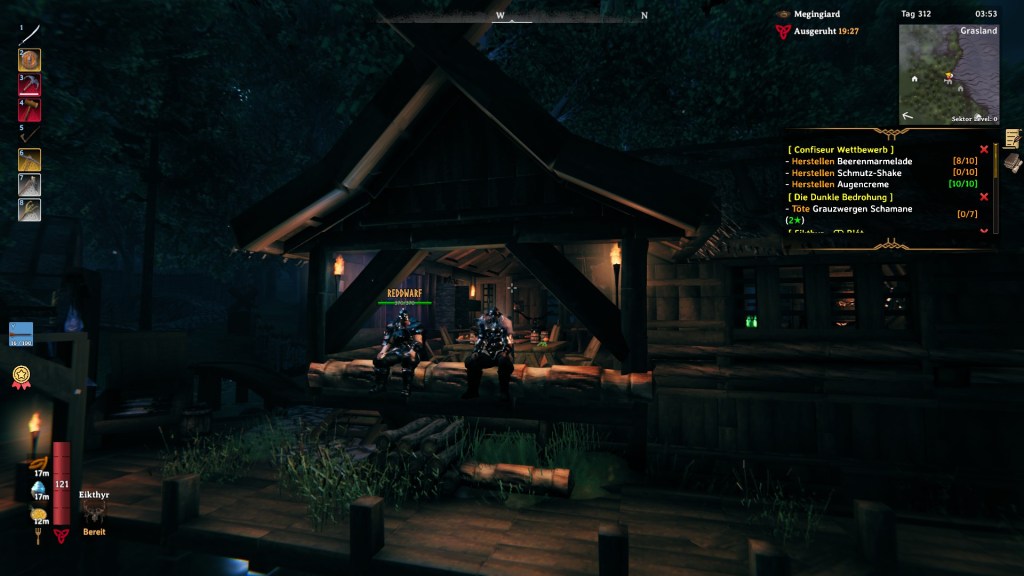Click the Ausgeruht rested status icon
Viewport: 1024px width, 576px height.
point(783,32)
